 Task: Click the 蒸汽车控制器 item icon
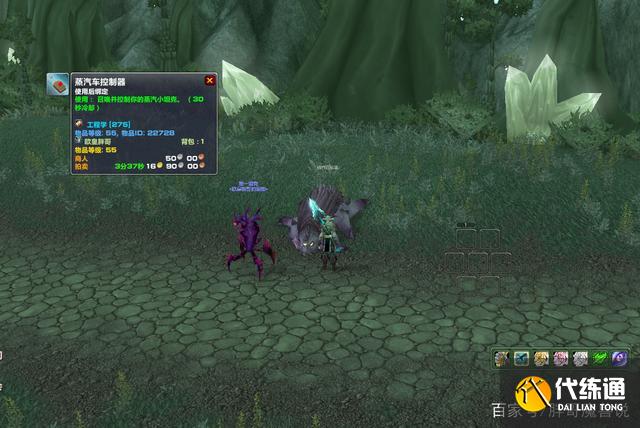(56, 84)
